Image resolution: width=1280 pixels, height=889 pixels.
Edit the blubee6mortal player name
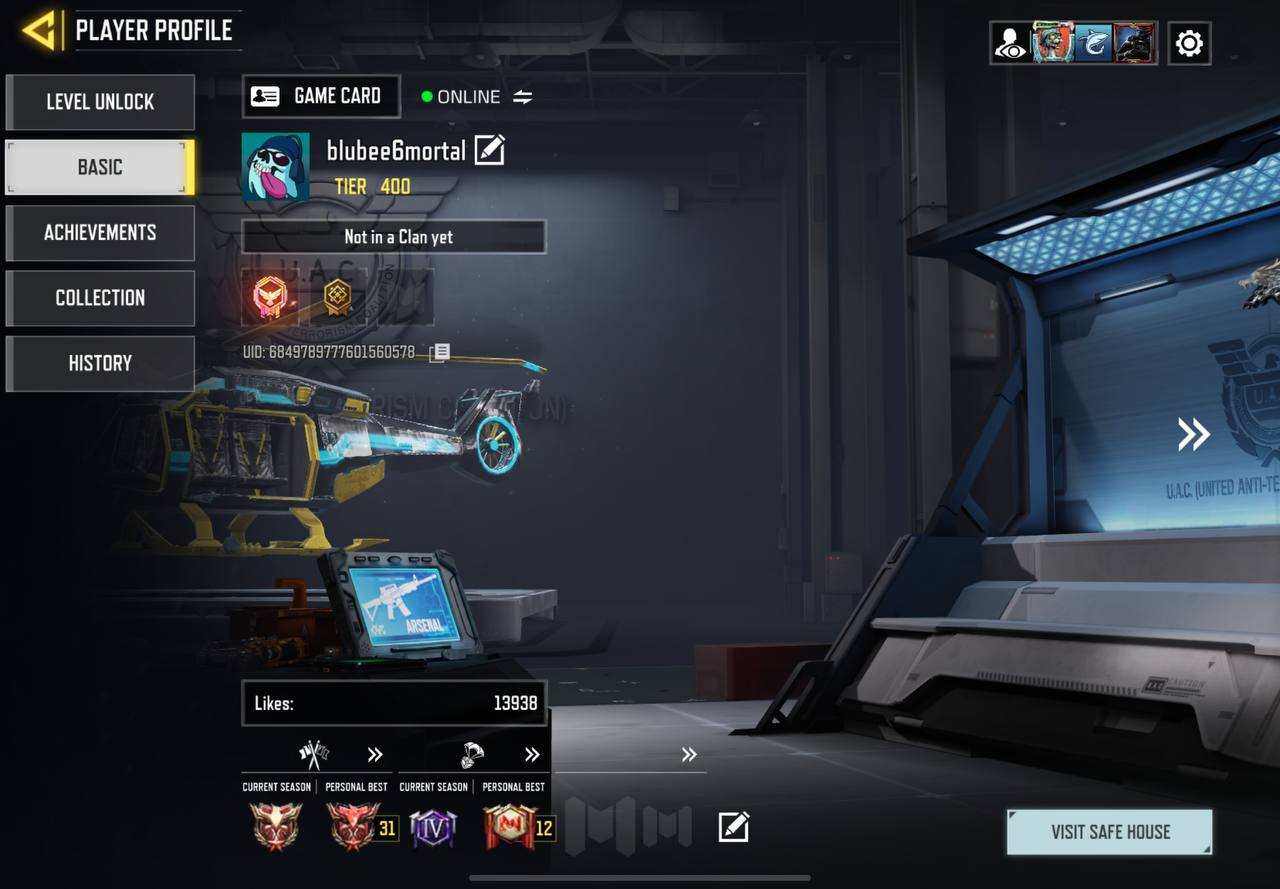pos(489,150)
